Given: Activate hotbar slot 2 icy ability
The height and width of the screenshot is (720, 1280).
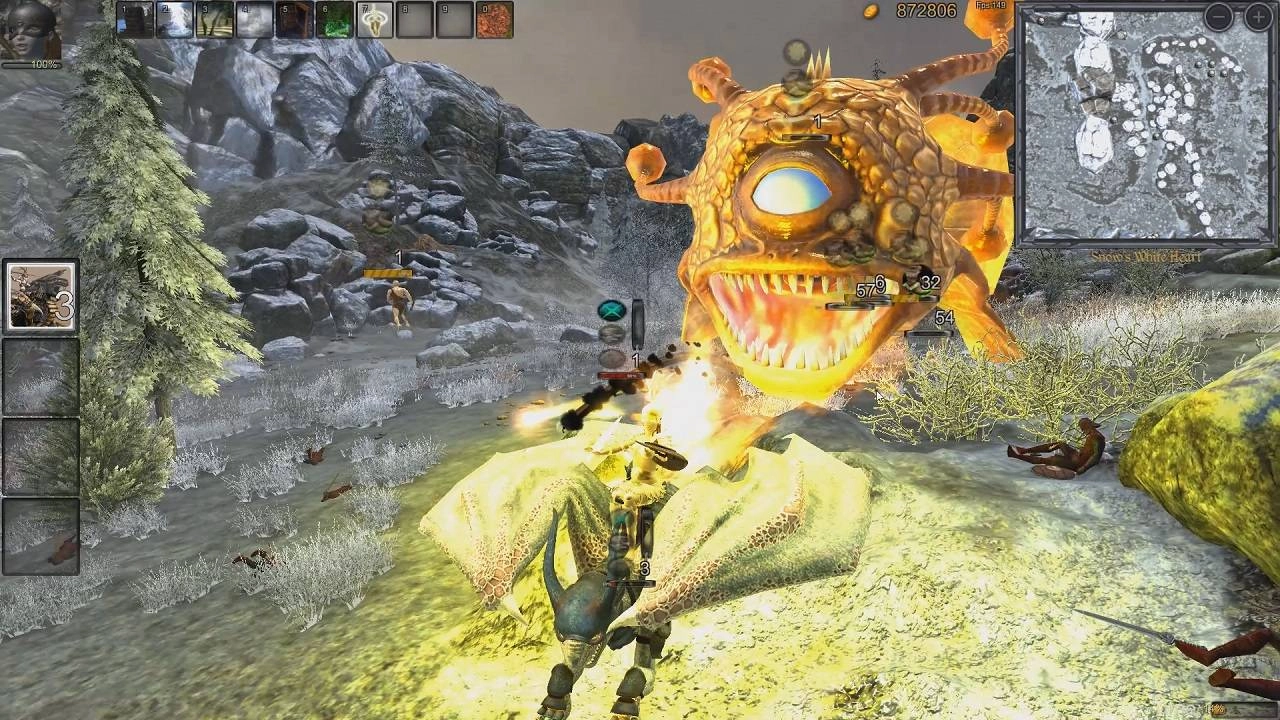Looking at the screenshot, I should (x=175, y=20).
